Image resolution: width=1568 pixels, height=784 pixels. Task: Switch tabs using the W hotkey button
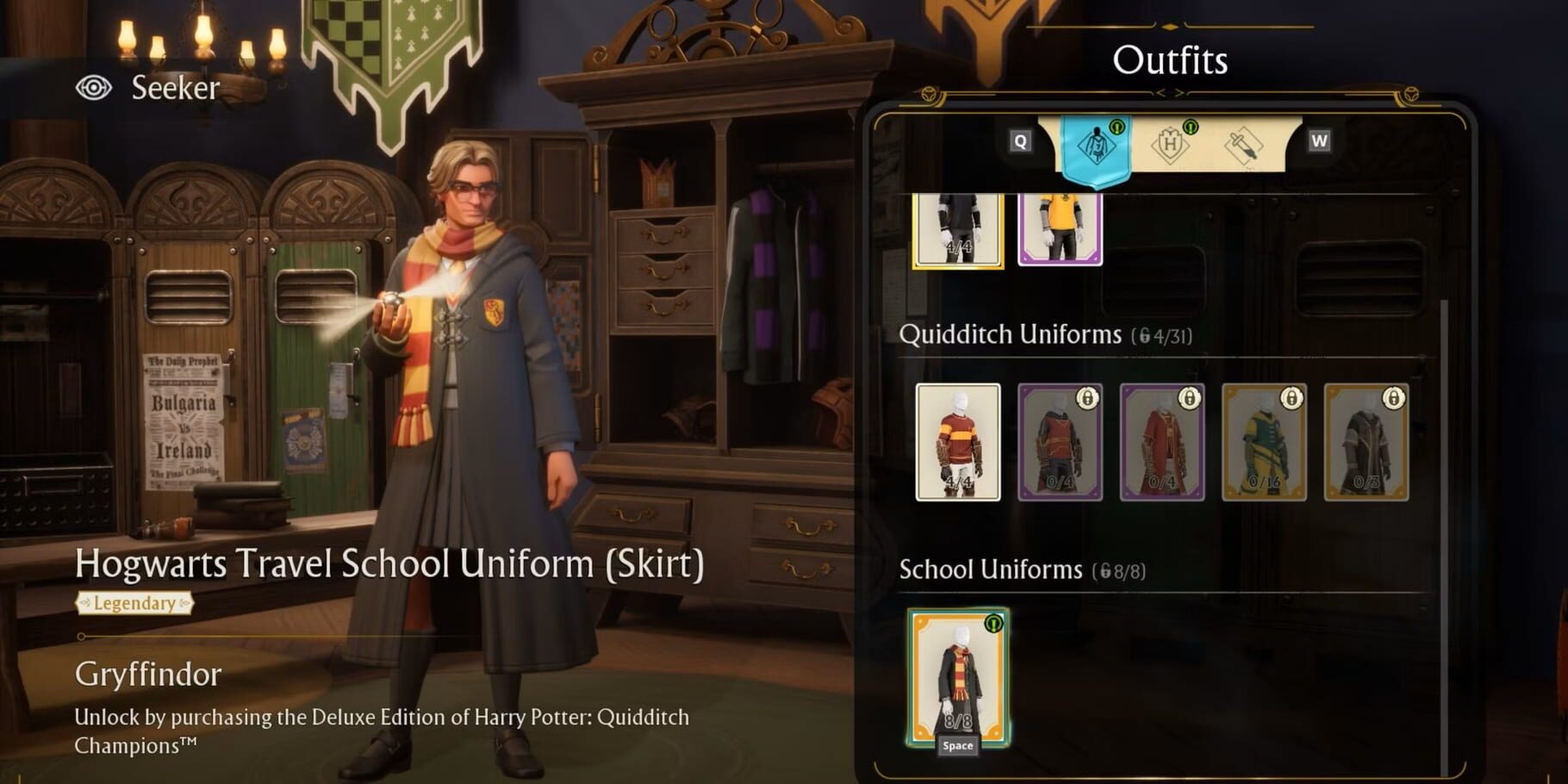[1318, 139]
